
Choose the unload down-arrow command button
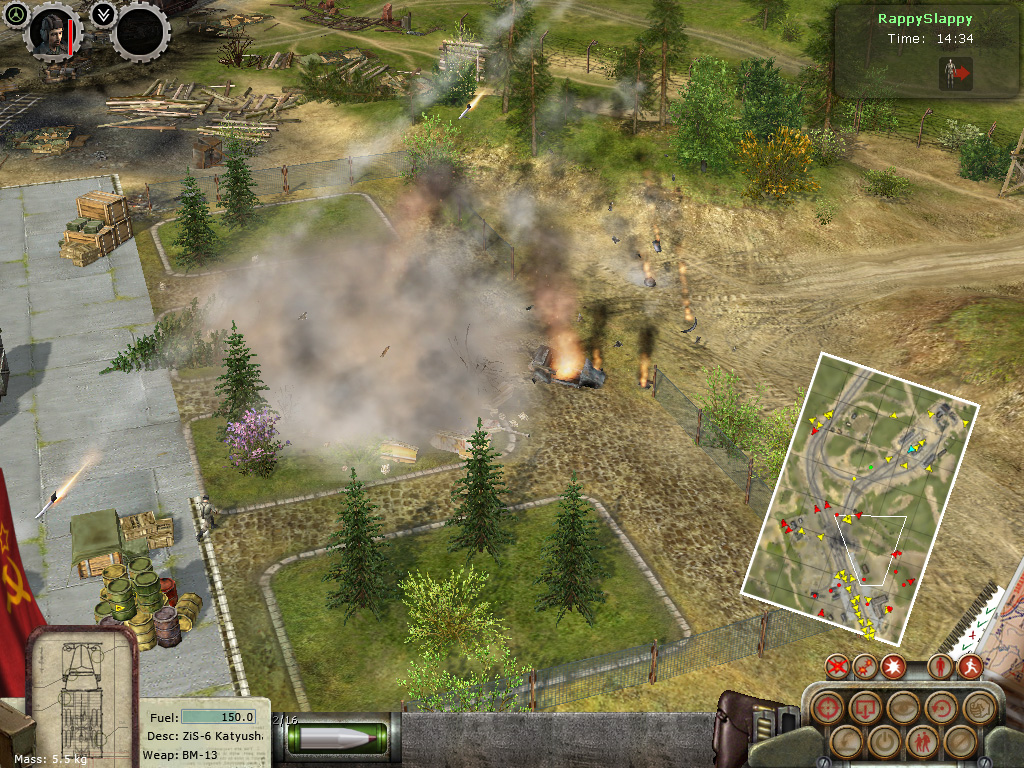pos(864,707)
